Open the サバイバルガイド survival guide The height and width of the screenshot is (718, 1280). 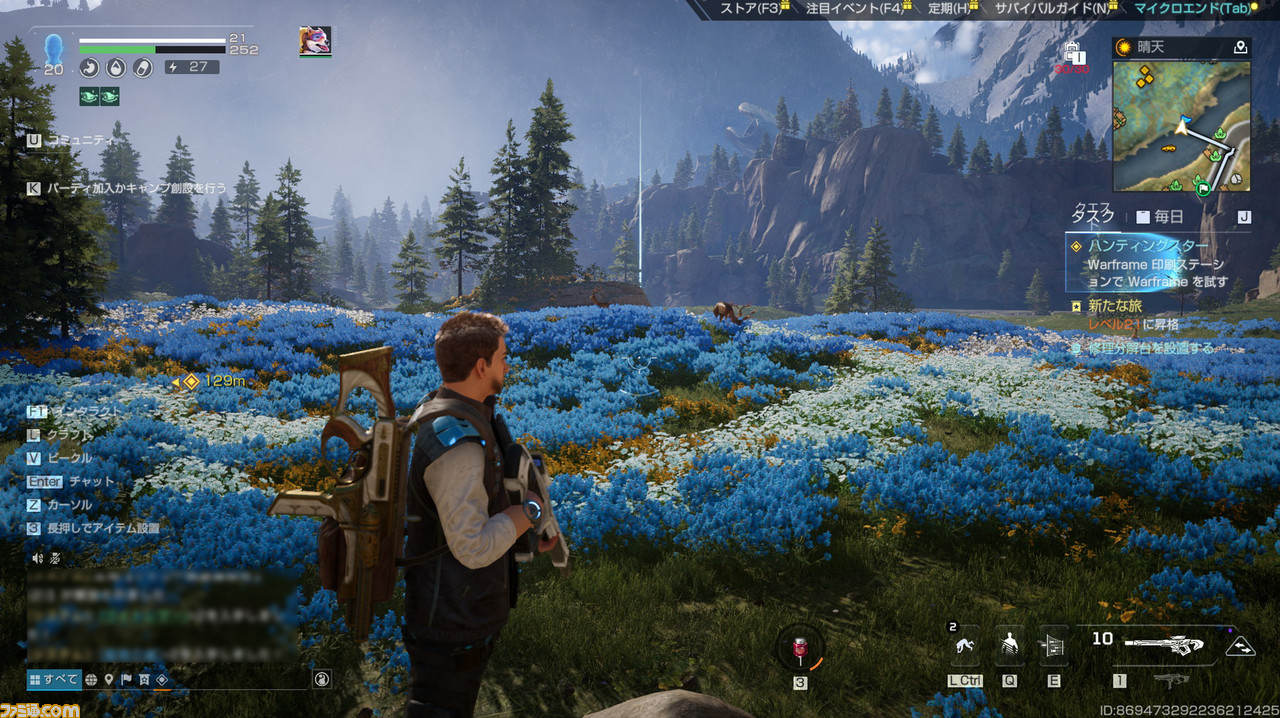pos(1050,9)
